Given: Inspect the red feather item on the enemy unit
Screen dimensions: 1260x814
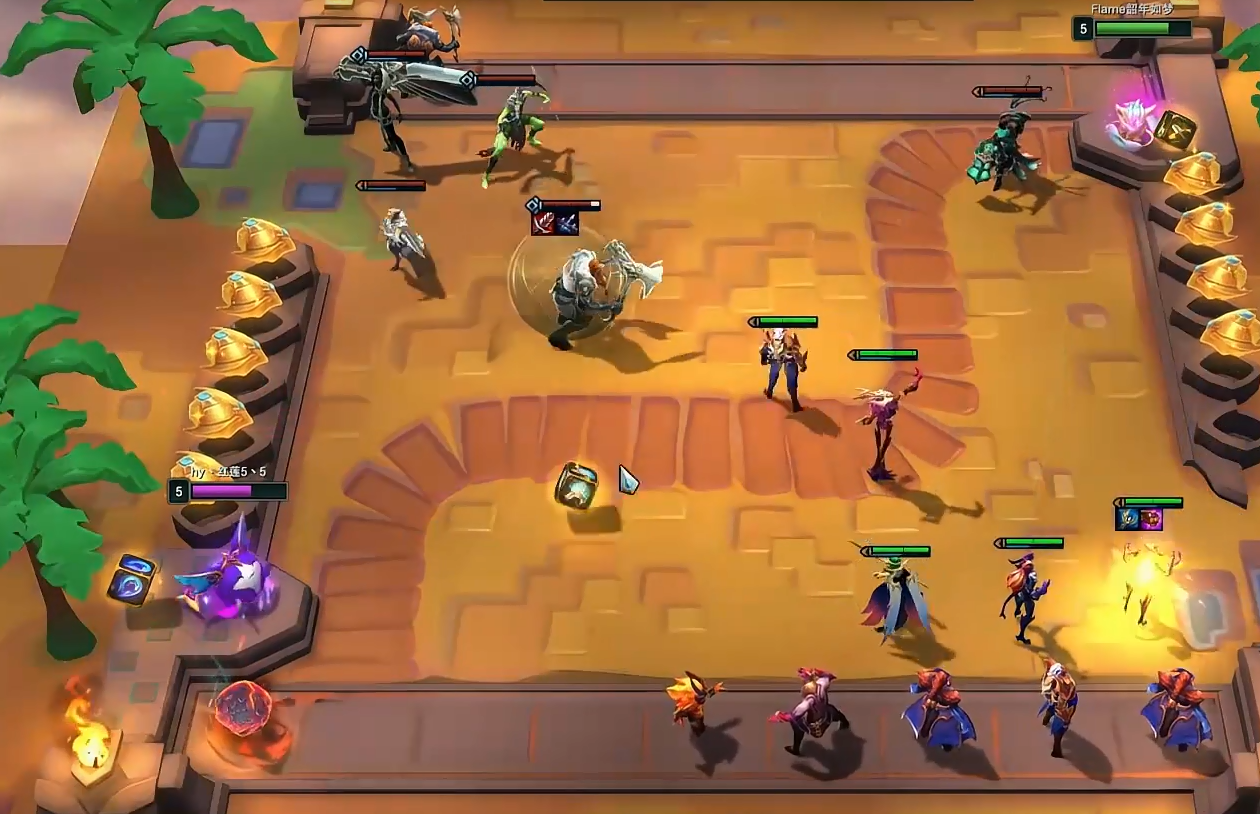Looking at the screenshot, I should (543, 223).
